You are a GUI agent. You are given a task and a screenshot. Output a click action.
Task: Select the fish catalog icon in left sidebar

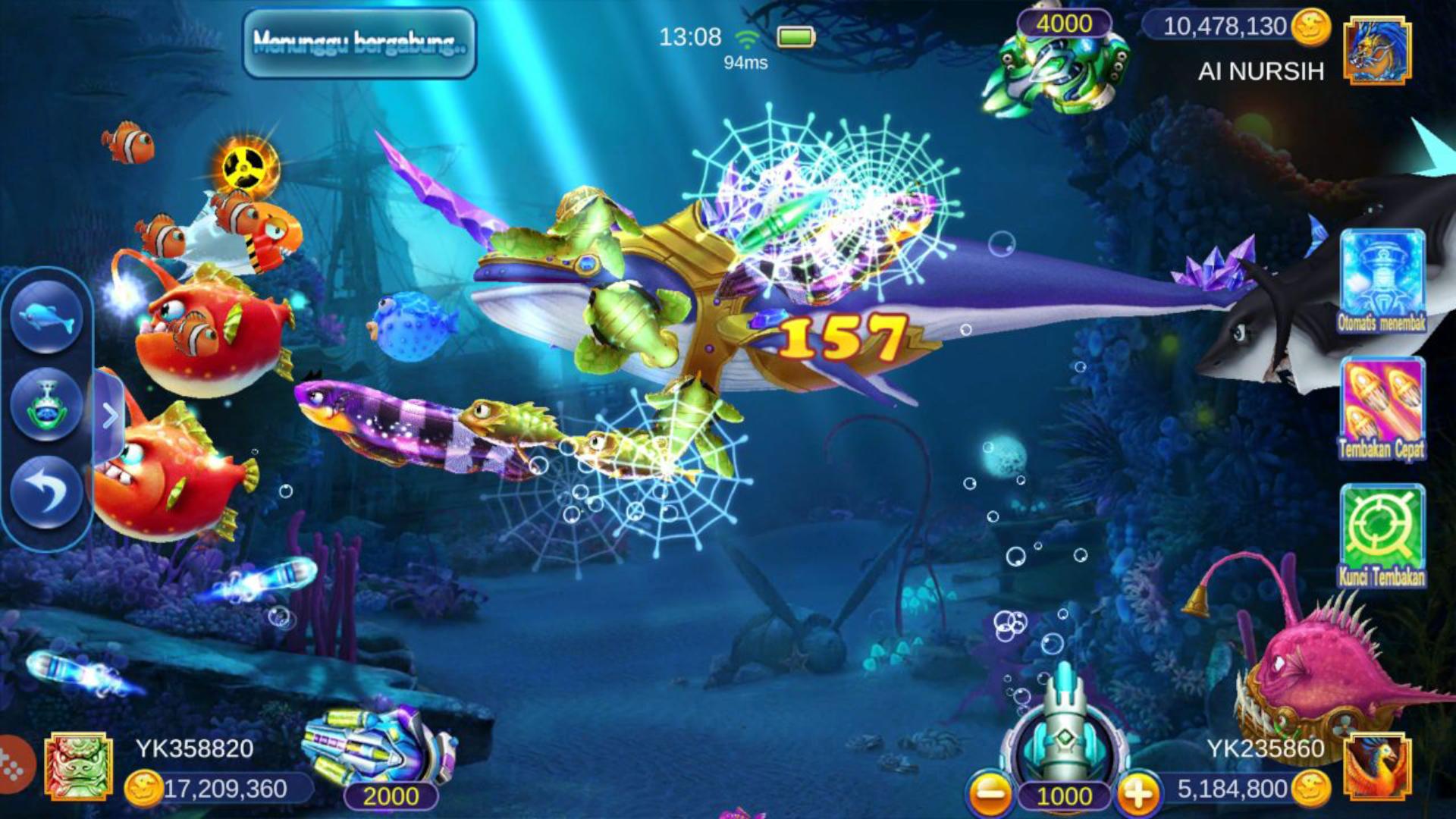[48, 318]
